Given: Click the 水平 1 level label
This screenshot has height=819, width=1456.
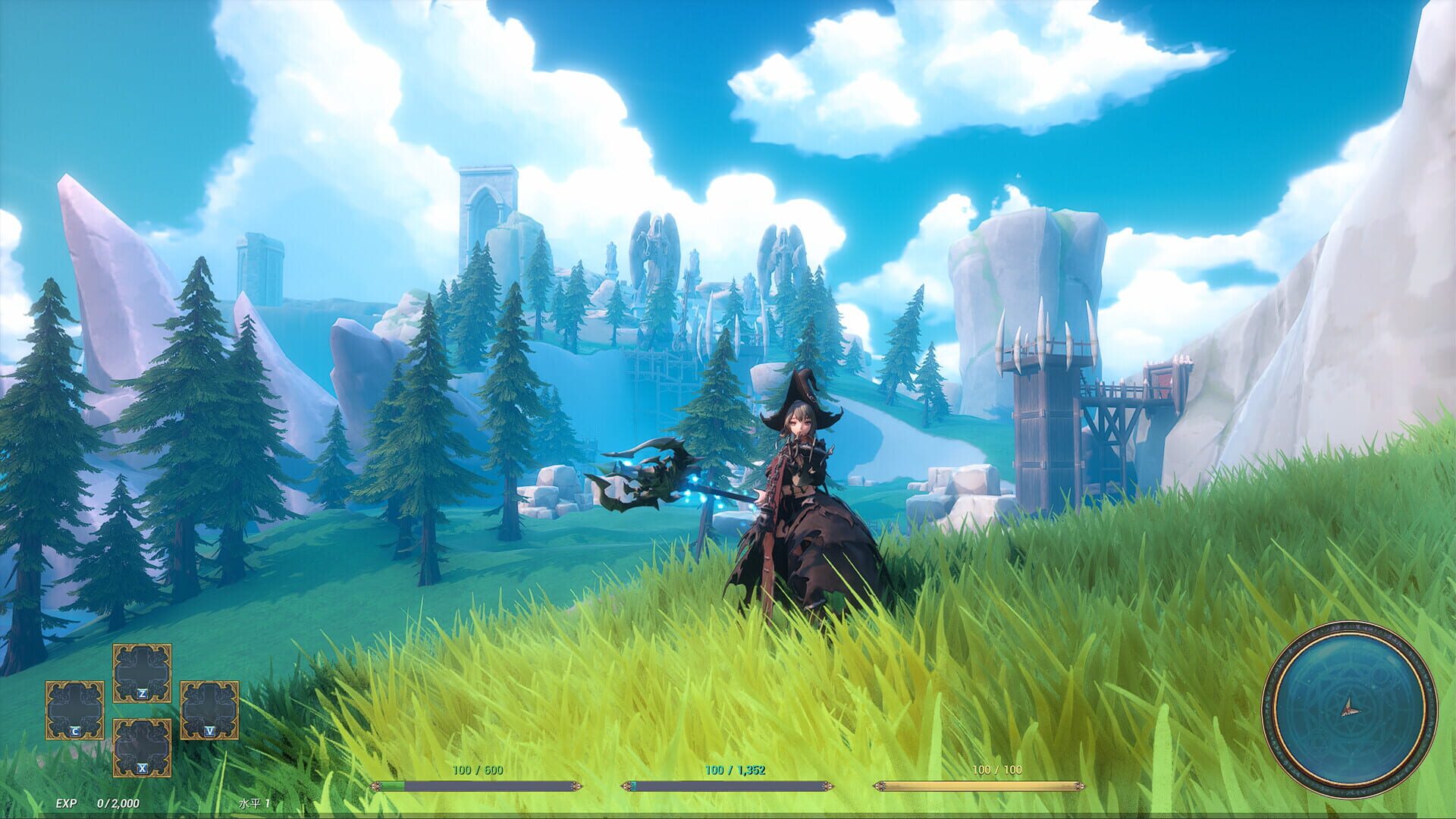Looking at the screenshot, I should tap(256, 802).
